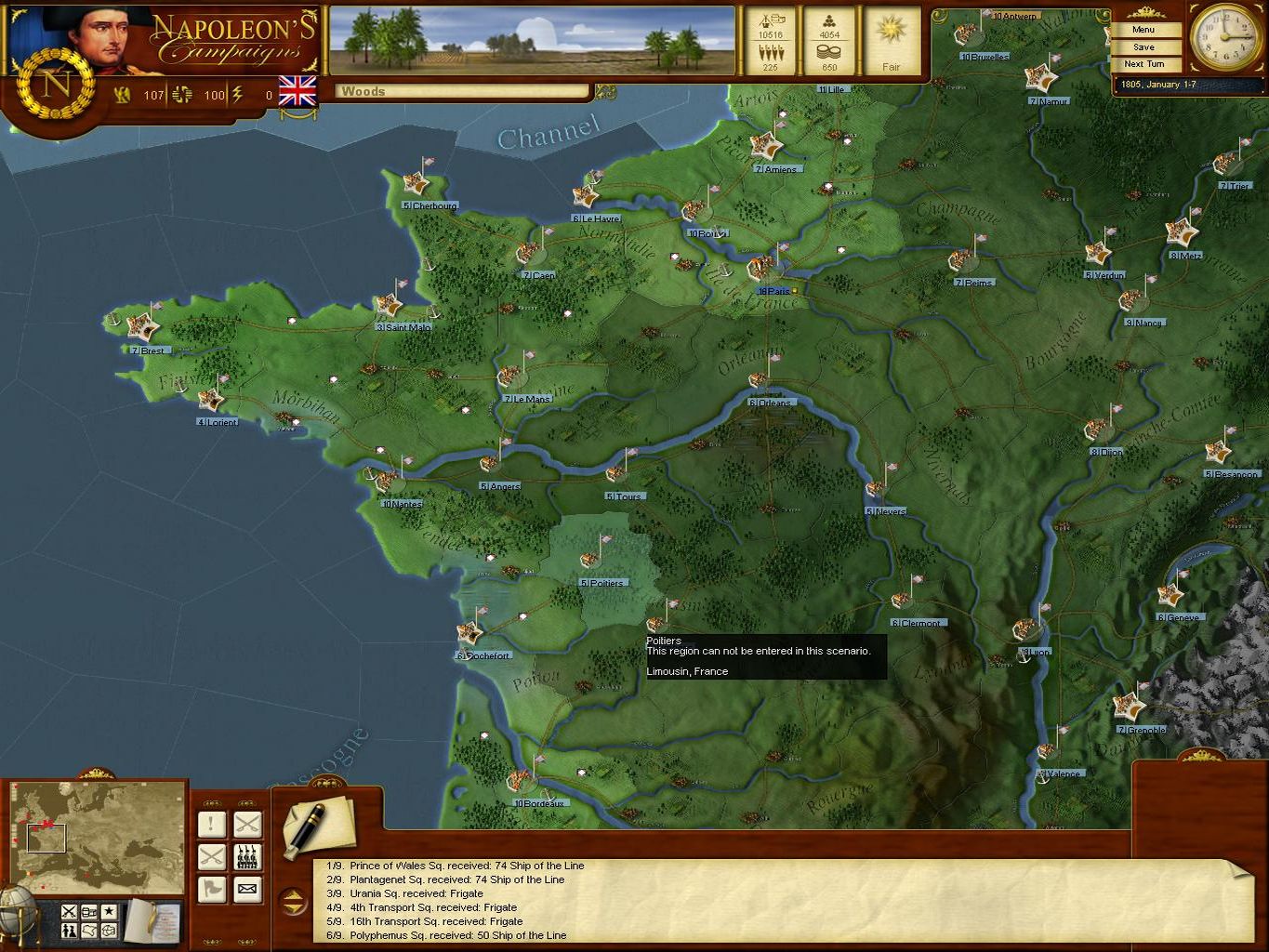Image resolution: width=1269 pixels, height=952 pixels.
Task: Select the crossed sabers battles icon
Action: pyautogui.click(x=247, y=825)
